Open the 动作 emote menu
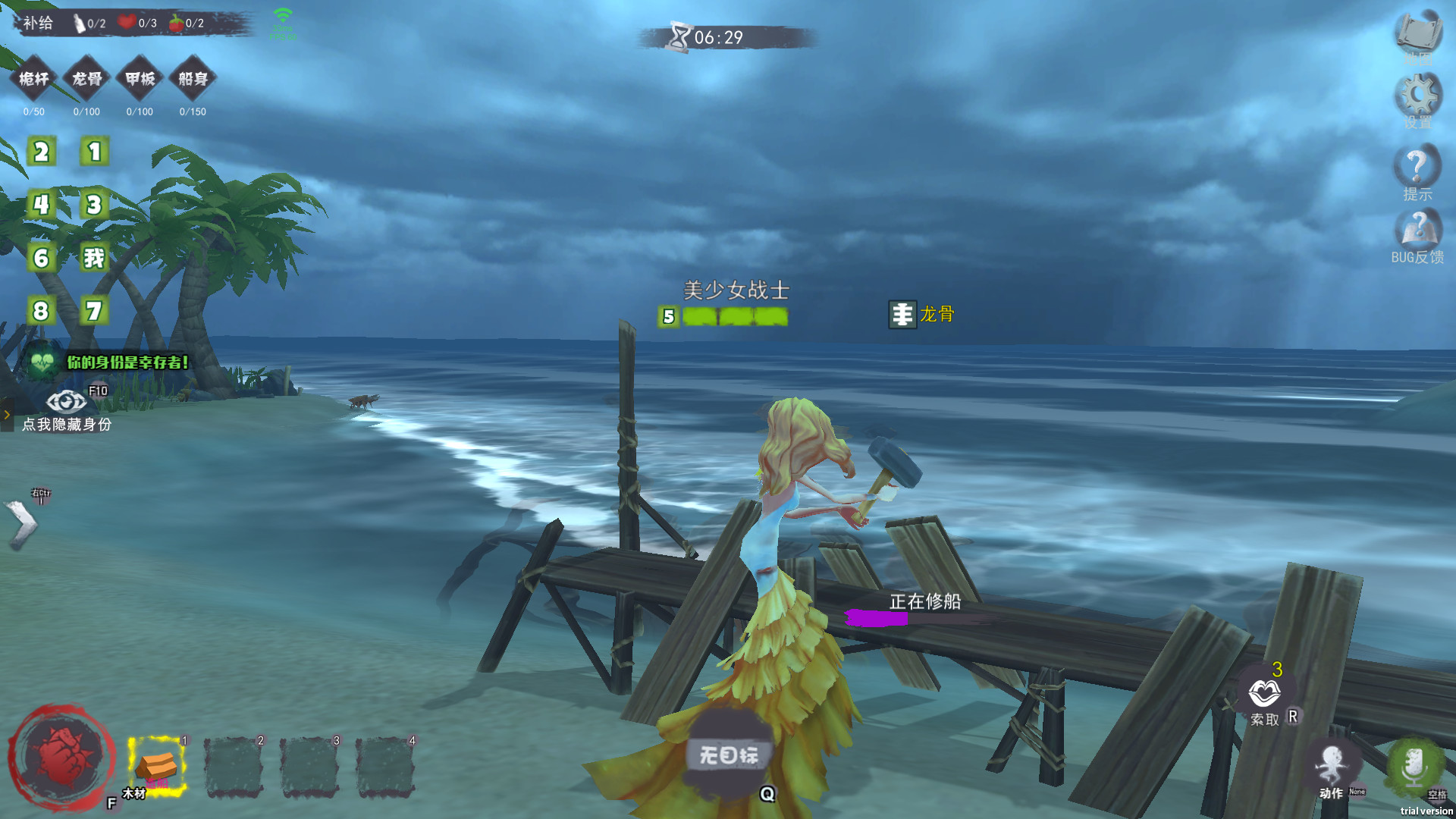The height and width of the screenshot is (819, 1456). [x=1331, y=767]
